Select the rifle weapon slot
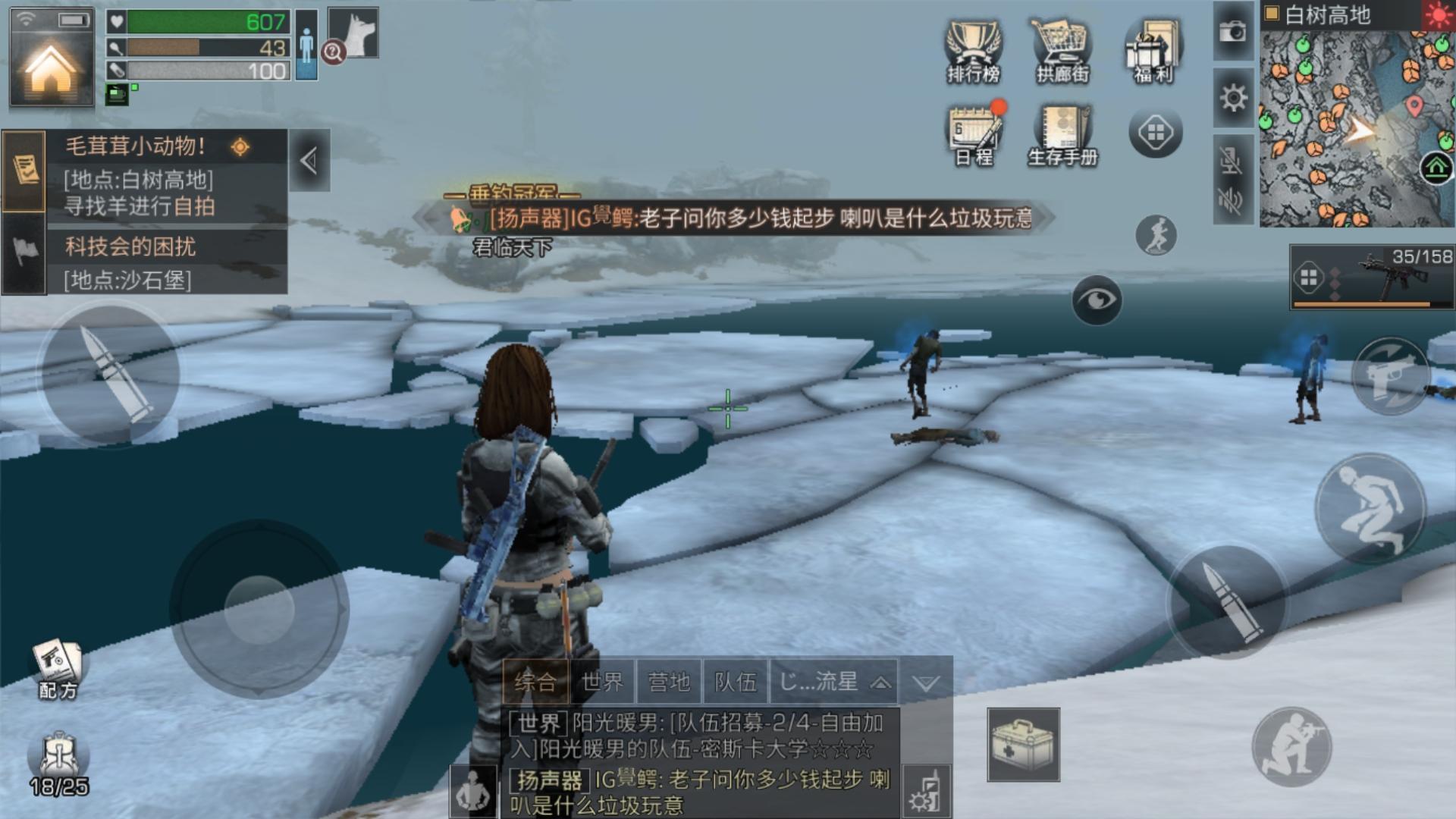Screen dimensions: 1456x819 [1373, 278]
